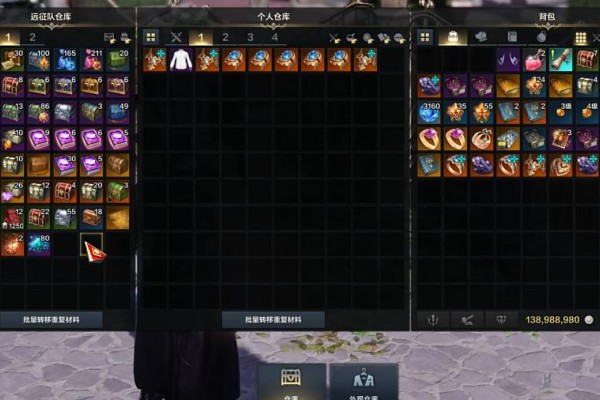Image resolution: width=600 pixels, height=400 pixels.
Task: Open the crossed-swords tab in personal storage
Action: click(176, 37)
